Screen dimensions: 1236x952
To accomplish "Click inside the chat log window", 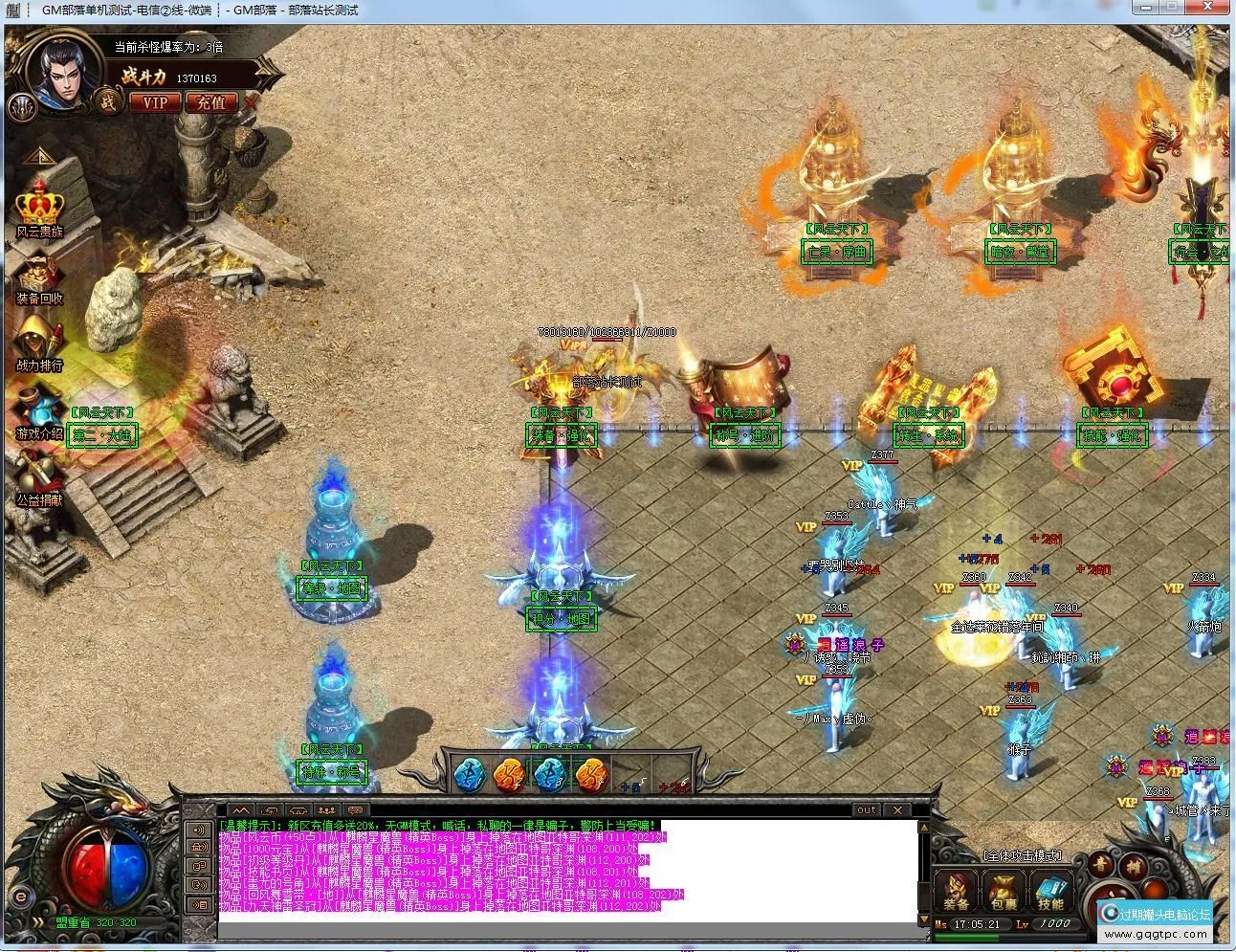I will coord(564,871).
